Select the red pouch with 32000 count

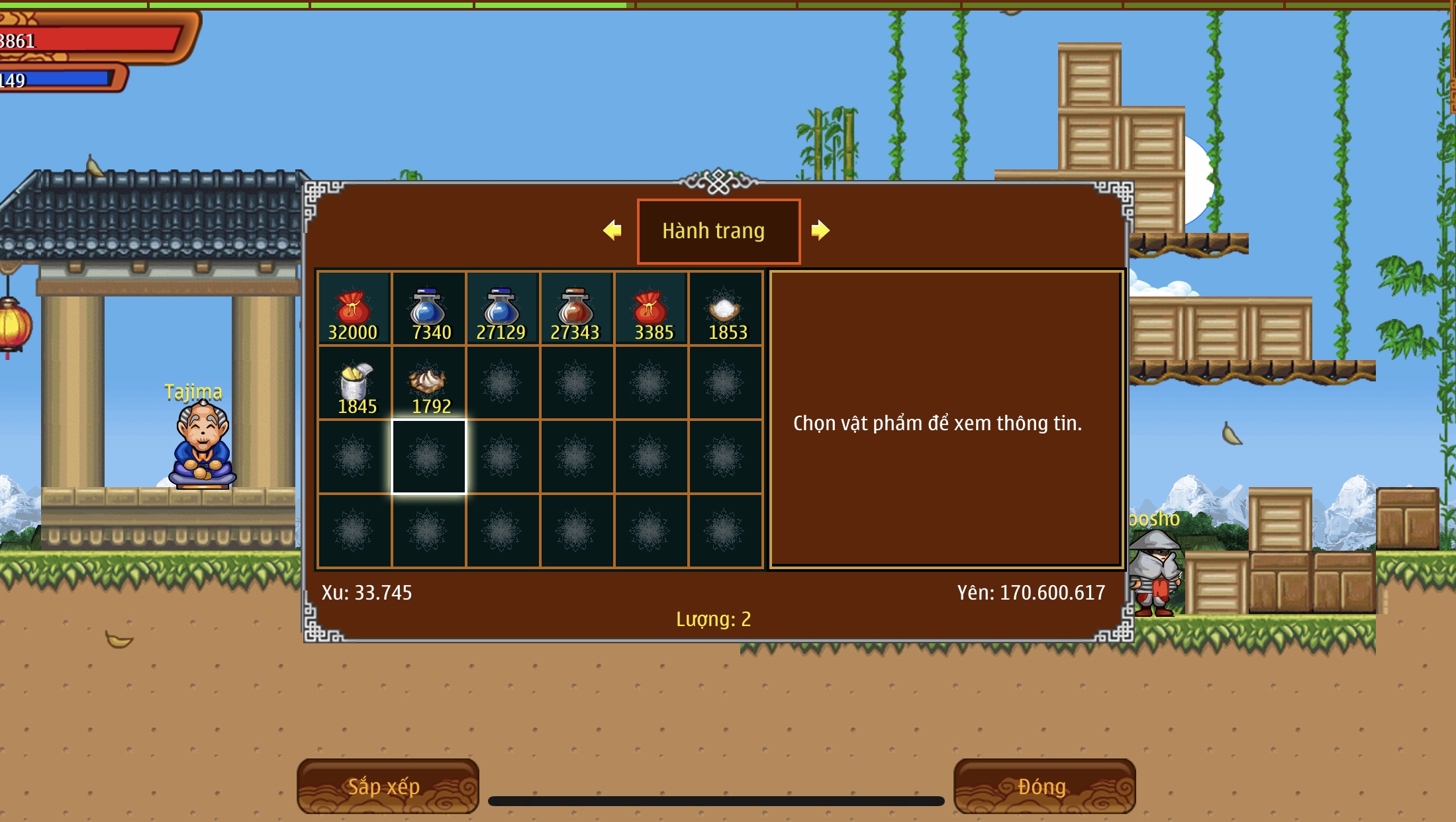point(354,309)
